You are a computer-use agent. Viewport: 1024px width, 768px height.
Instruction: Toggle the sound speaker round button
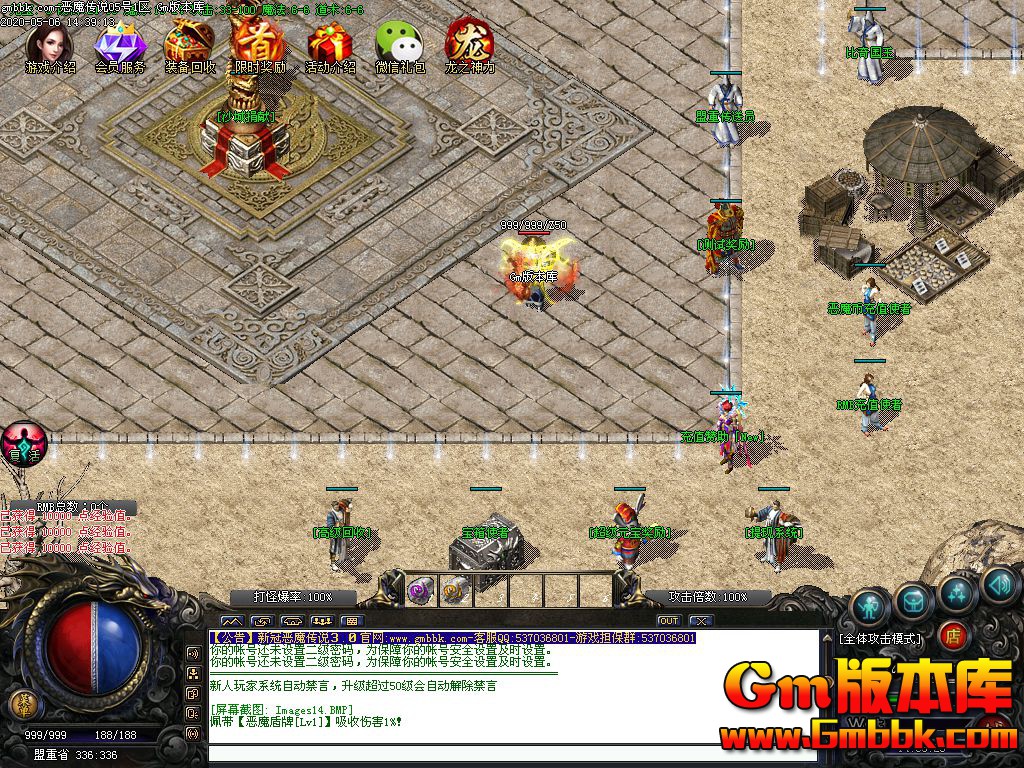[999, 586]
